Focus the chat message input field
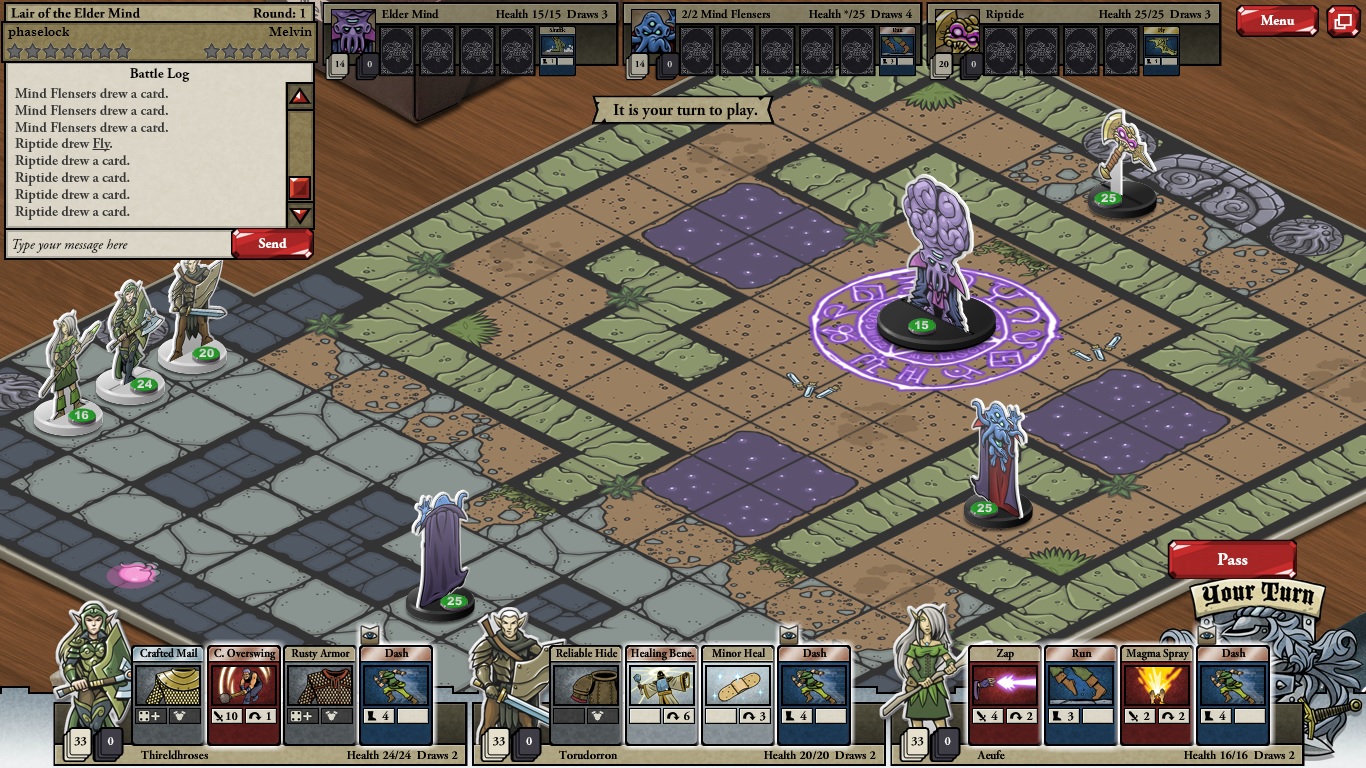Screen dimensions: 1366x768 point(118,245)
